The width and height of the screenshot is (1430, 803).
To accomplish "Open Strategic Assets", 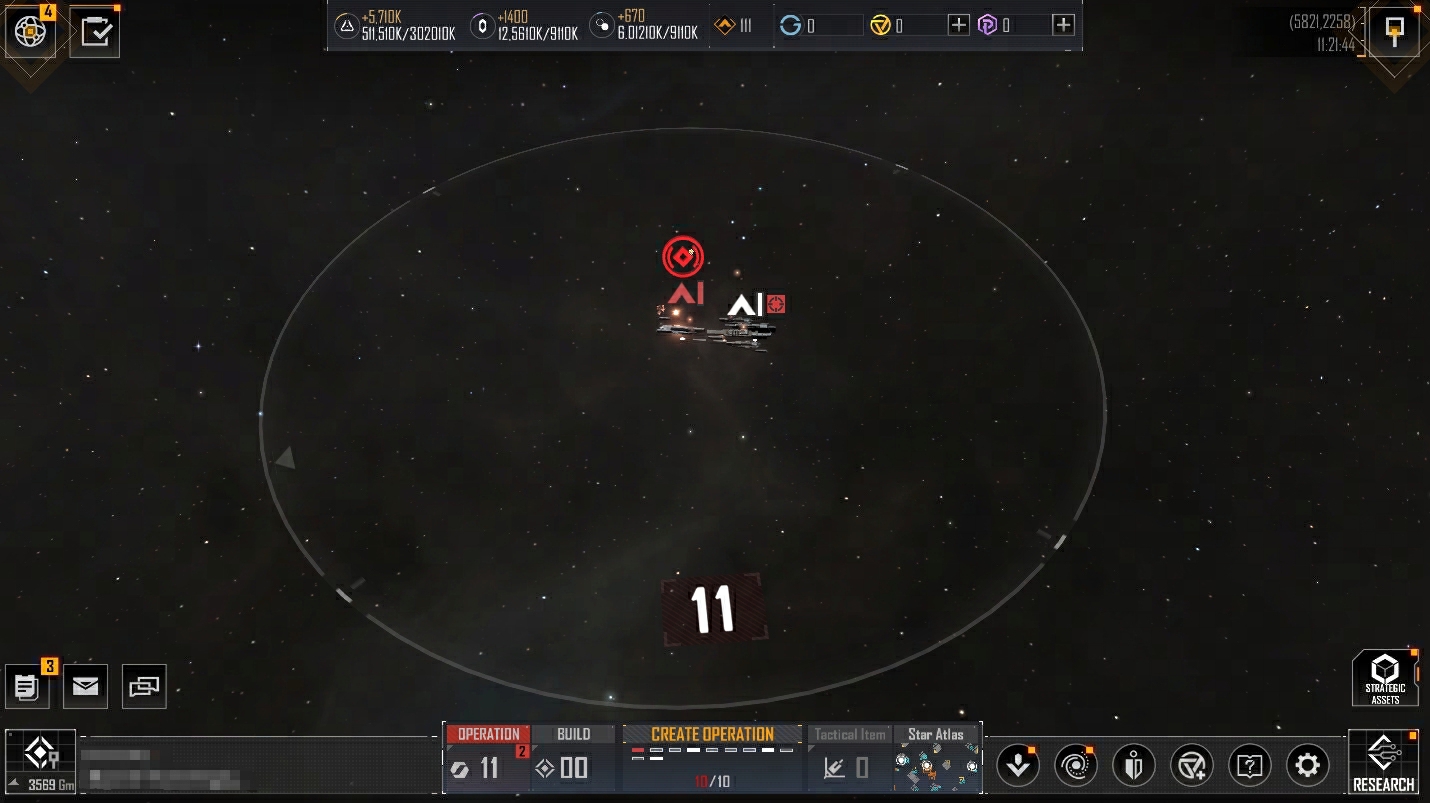I will click(x=1385, y=677).
